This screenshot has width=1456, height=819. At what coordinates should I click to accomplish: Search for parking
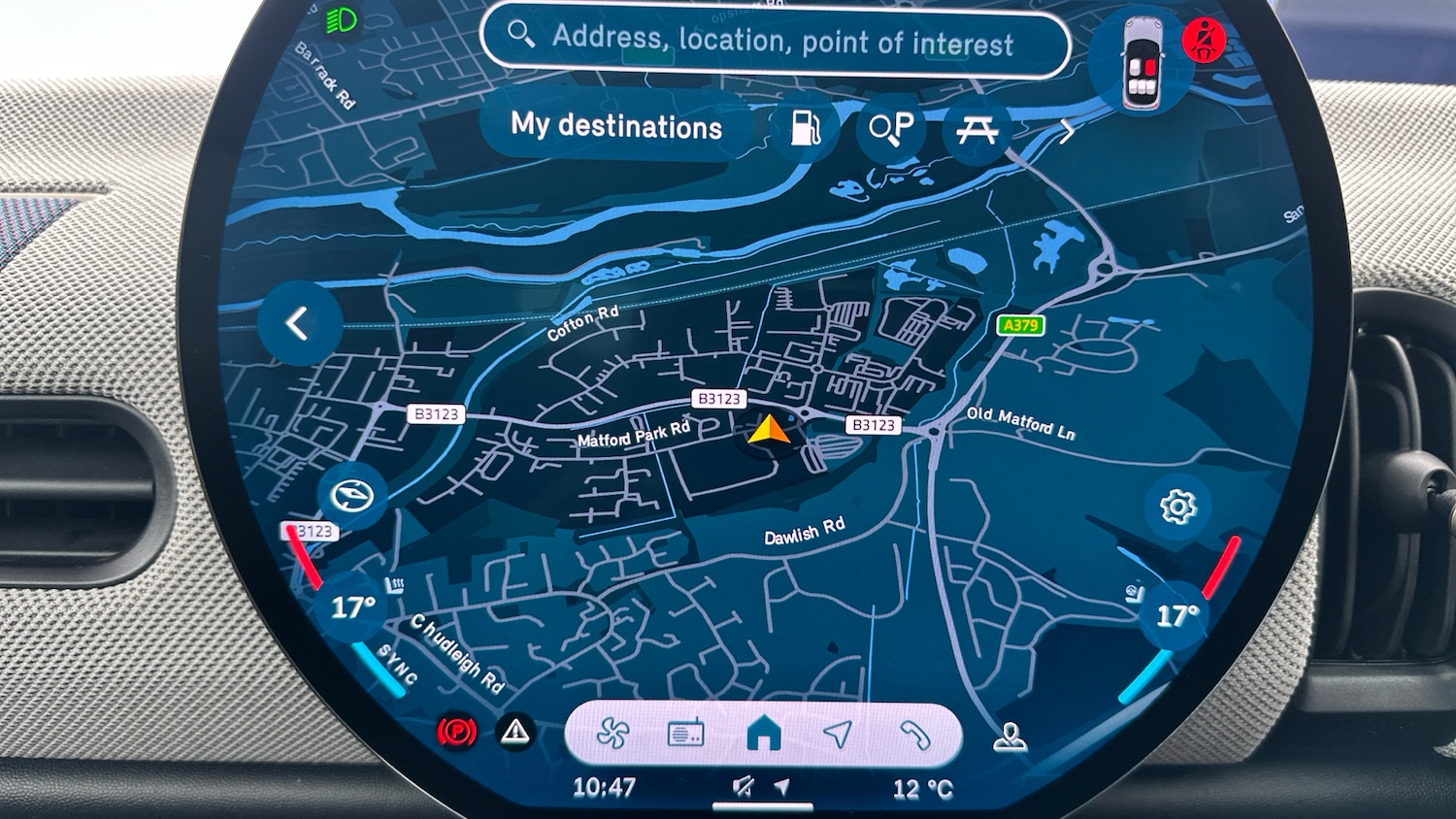coord(890,128)
